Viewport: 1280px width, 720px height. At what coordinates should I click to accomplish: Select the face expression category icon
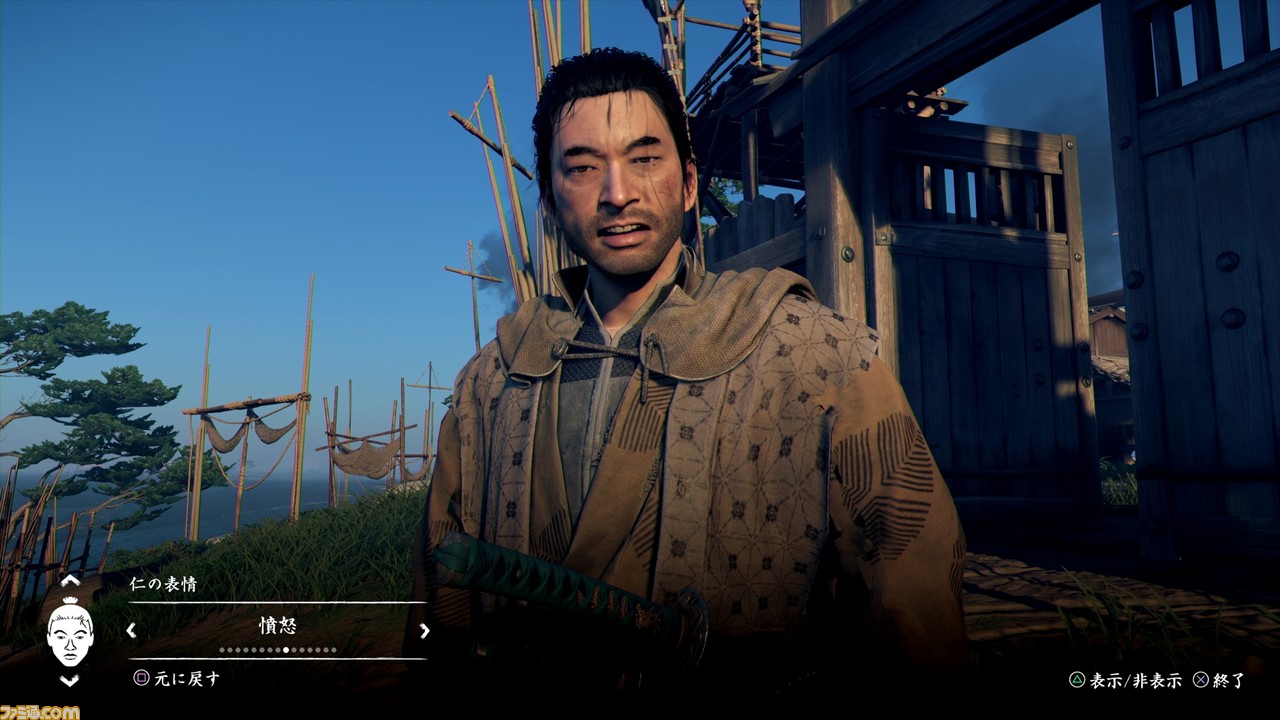69,630
